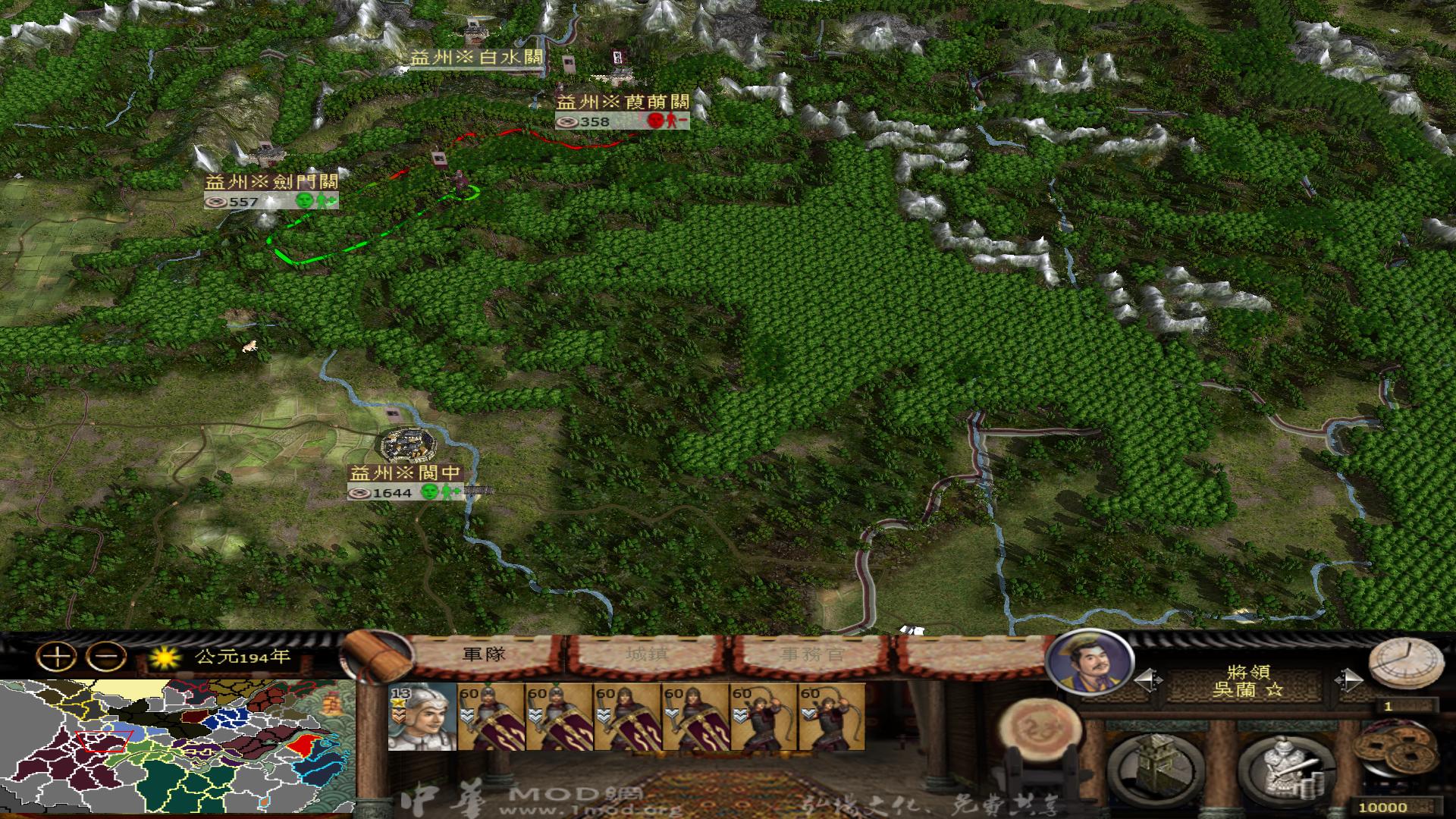Switch to the 軍隊 army tab
Viewport: 1456px width, 819px height.
pyautogui.click(x=484, y=654)
